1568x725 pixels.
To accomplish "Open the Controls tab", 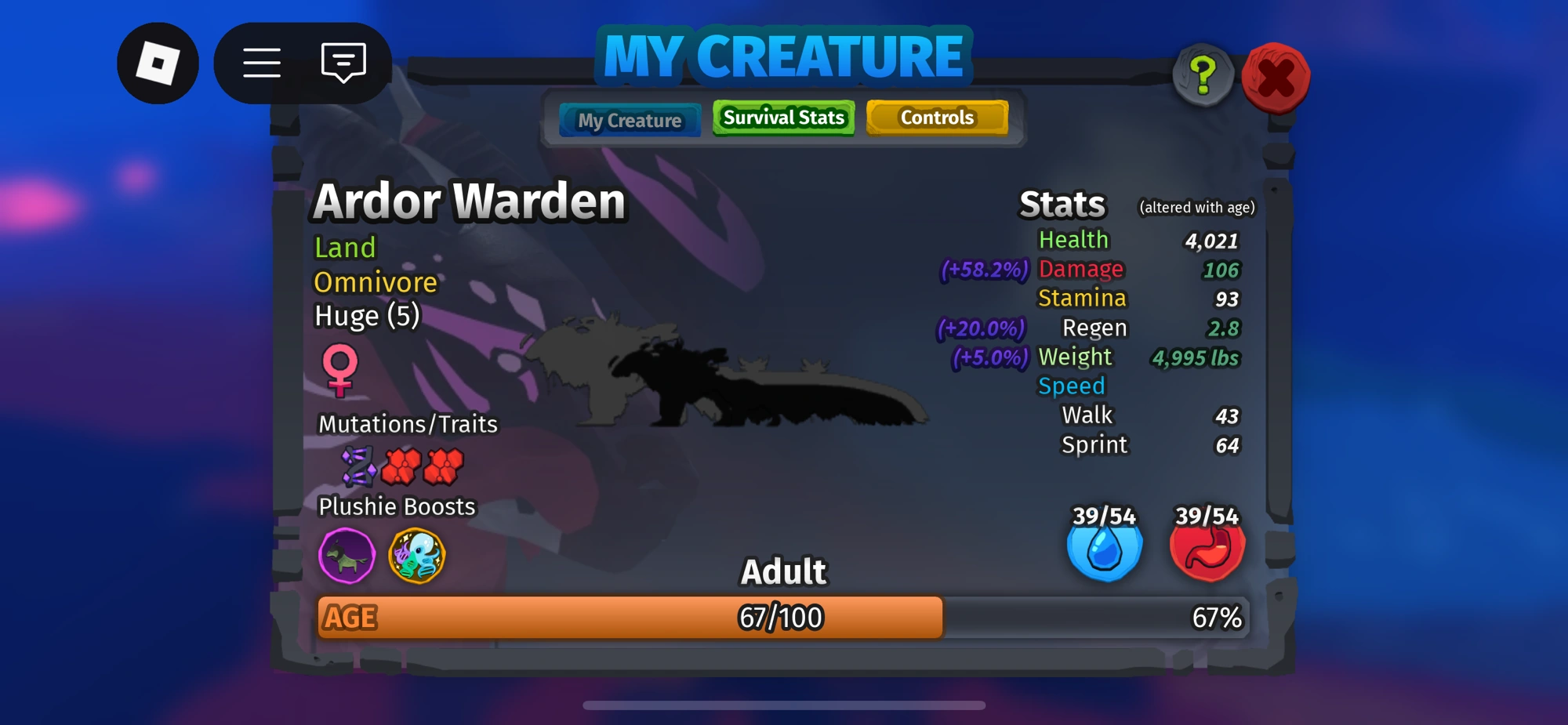I will (936, 118).
